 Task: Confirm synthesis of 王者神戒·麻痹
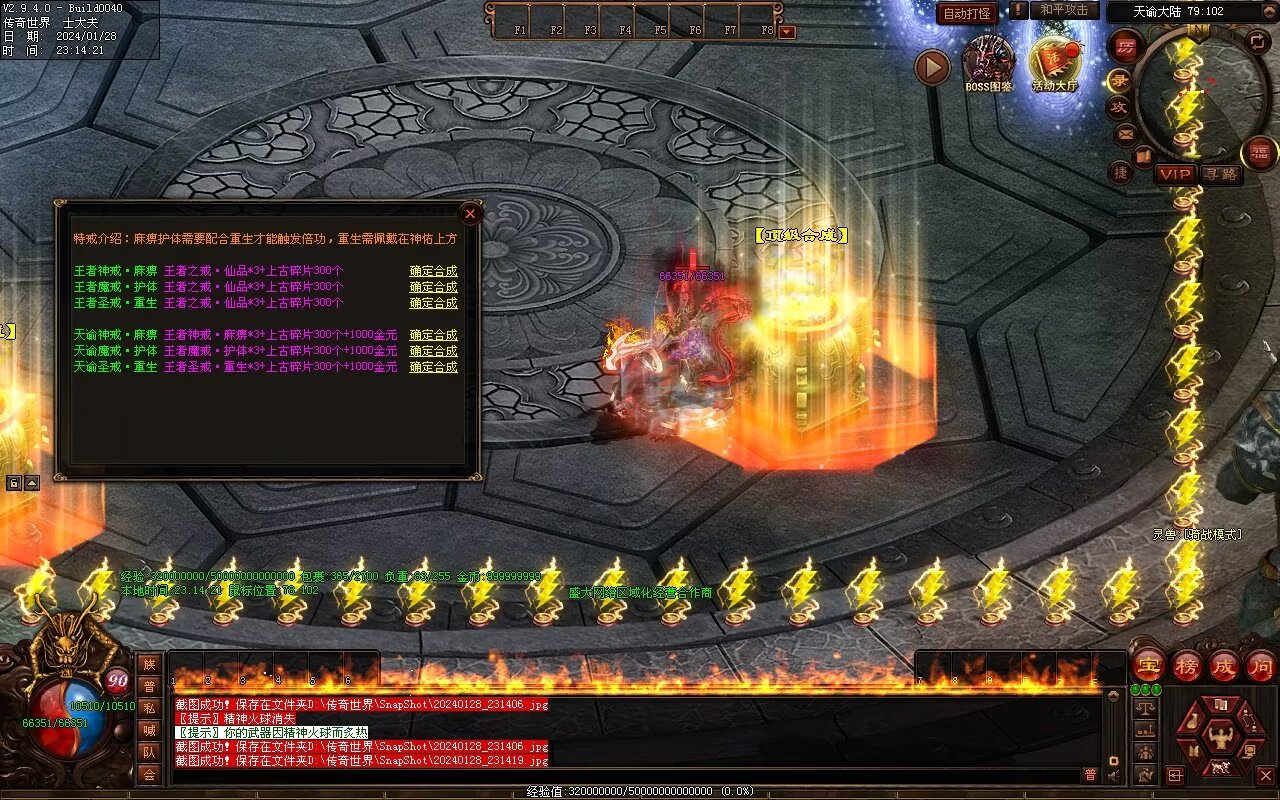pyautogui.click(x=433, y=271)
